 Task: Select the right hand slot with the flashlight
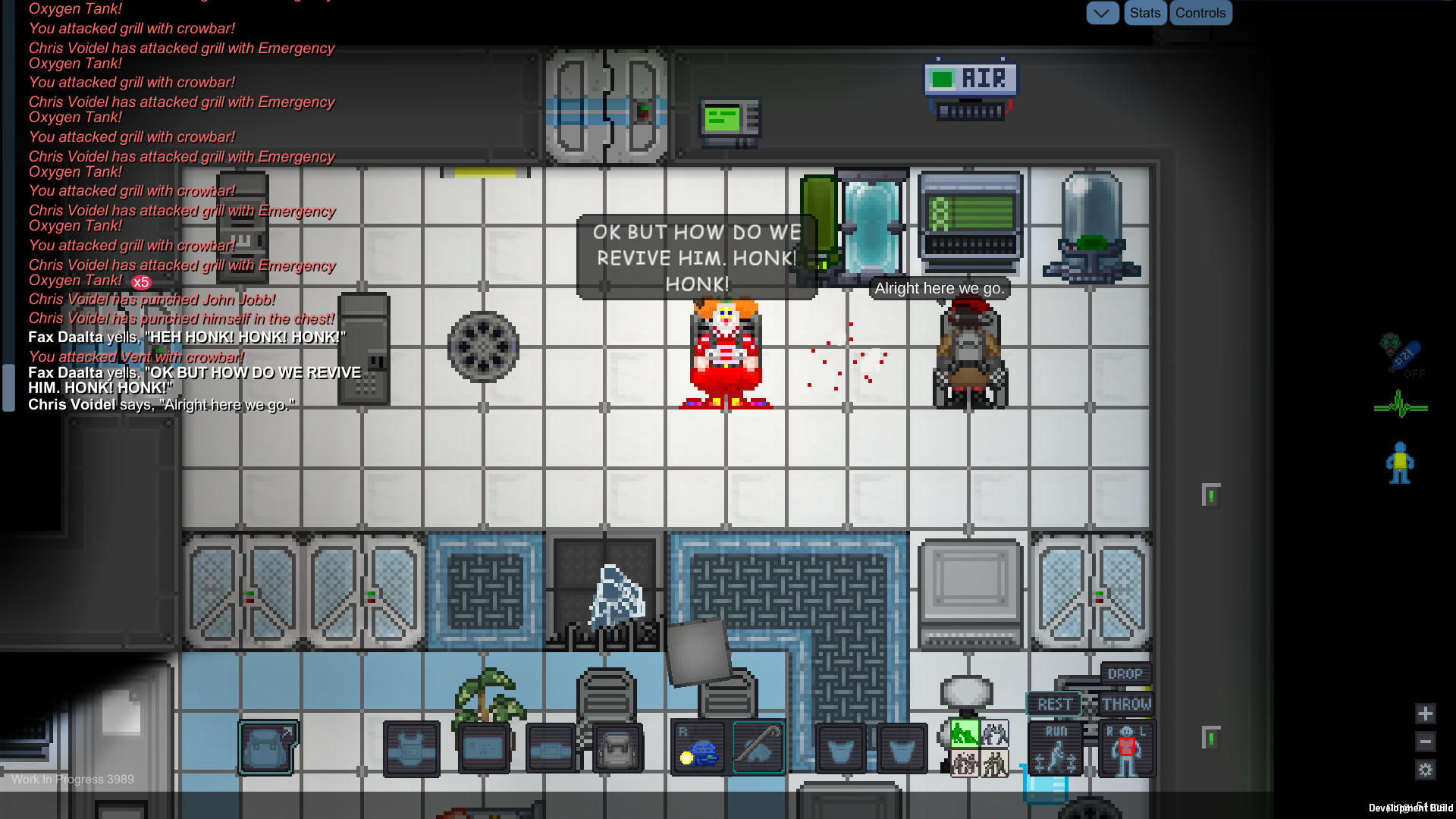(x=698, y=747)
